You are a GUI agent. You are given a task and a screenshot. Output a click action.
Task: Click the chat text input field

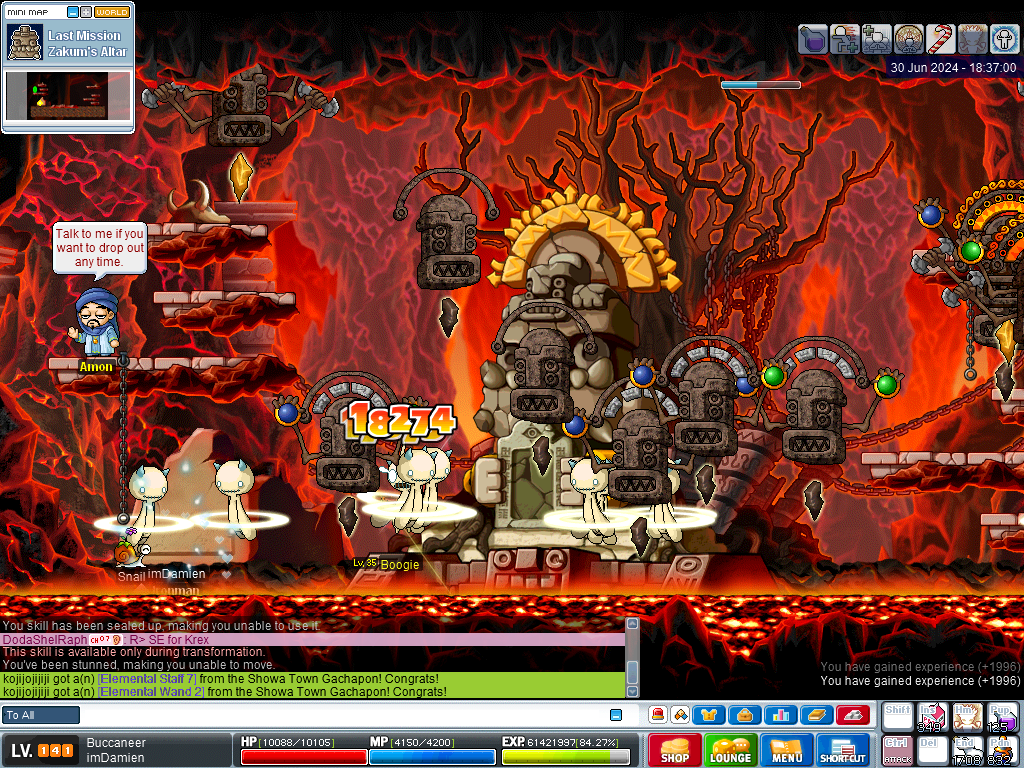pos(345,715)
